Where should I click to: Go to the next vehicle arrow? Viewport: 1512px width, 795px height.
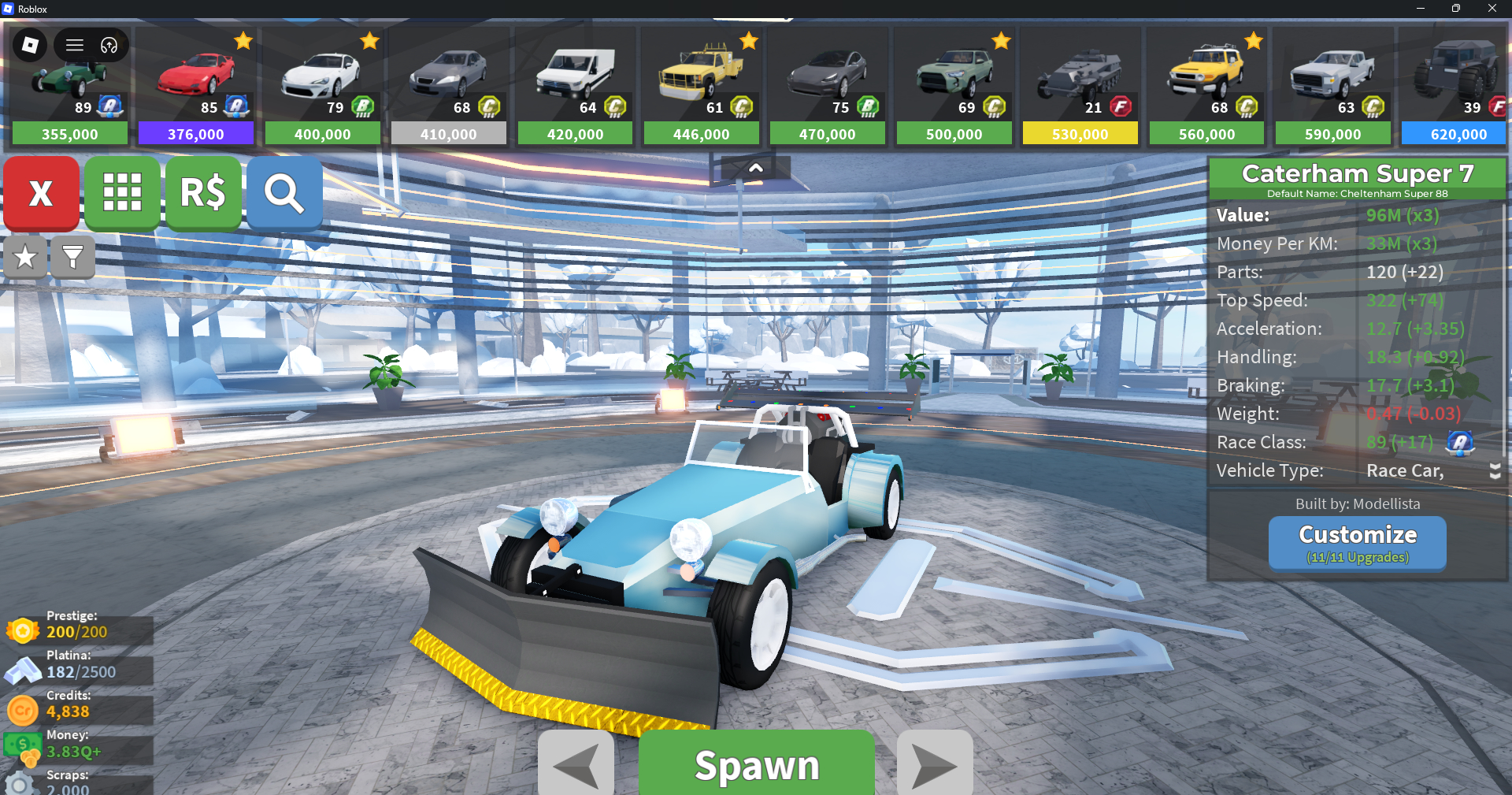pyautogui.click(x=935, y=764)
